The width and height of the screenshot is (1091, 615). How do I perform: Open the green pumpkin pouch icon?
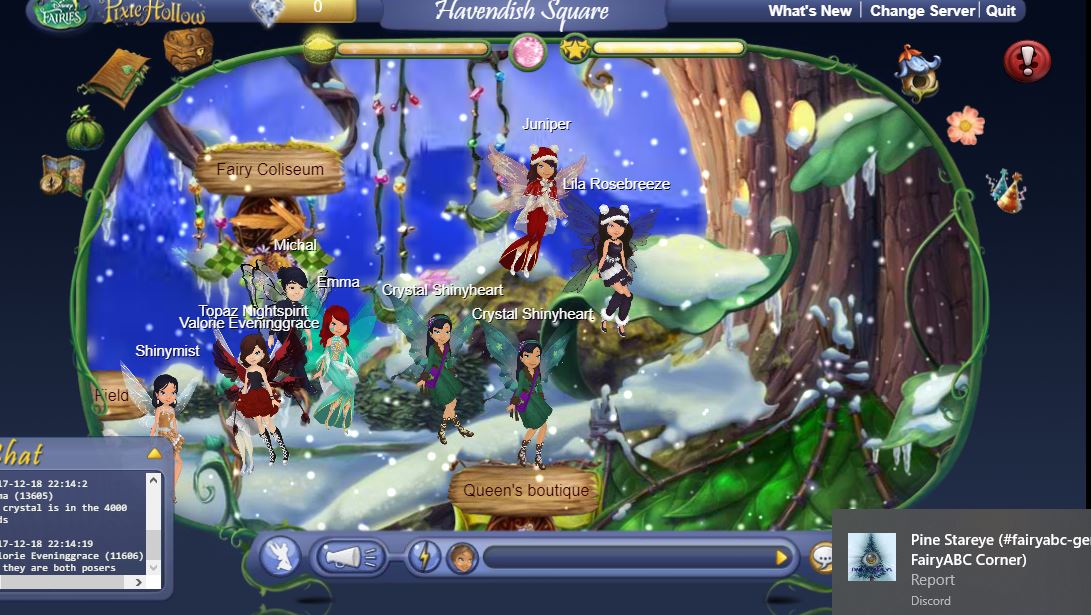pyautogui.click(x=85, y=129)
